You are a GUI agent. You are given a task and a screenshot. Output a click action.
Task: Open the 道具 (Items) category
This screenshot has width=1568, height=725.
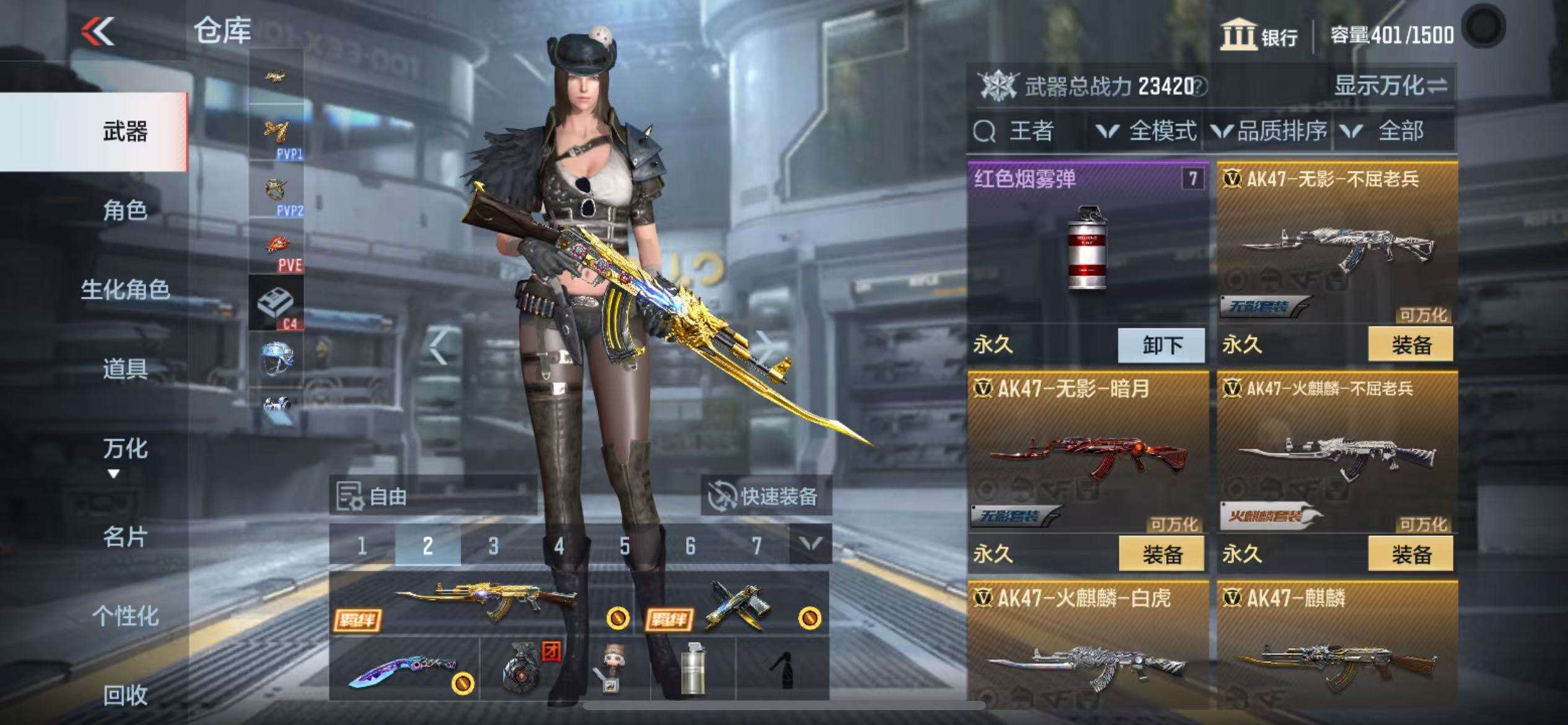click(125, 369)
